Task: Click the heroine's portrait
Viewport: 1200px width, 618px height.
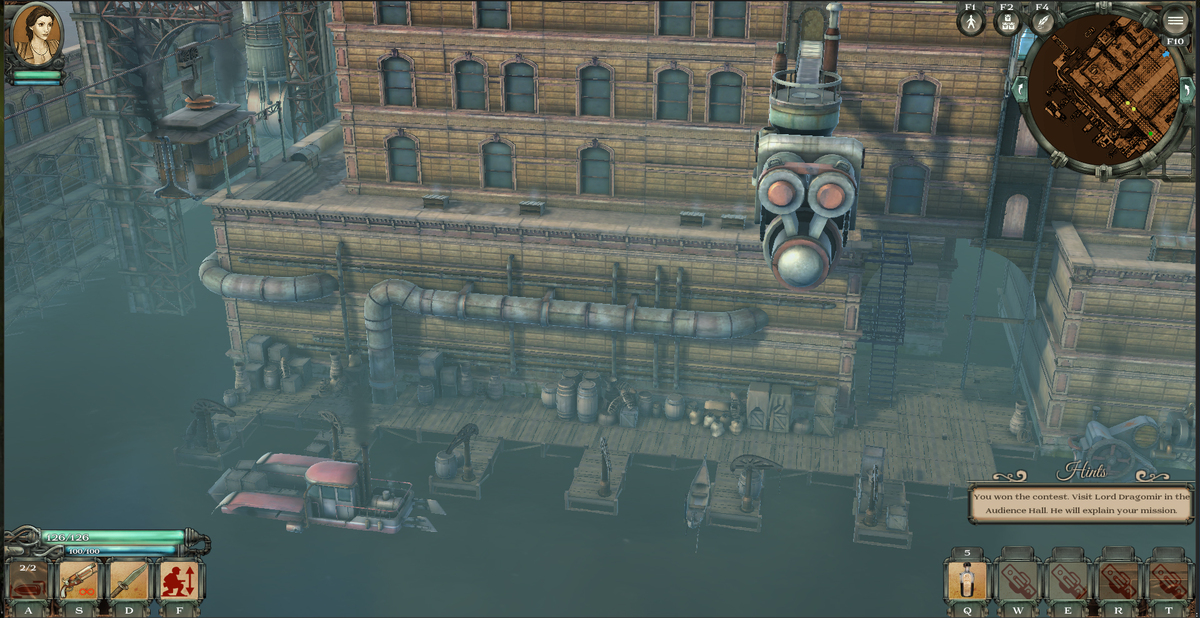Action: coord(37,35)
